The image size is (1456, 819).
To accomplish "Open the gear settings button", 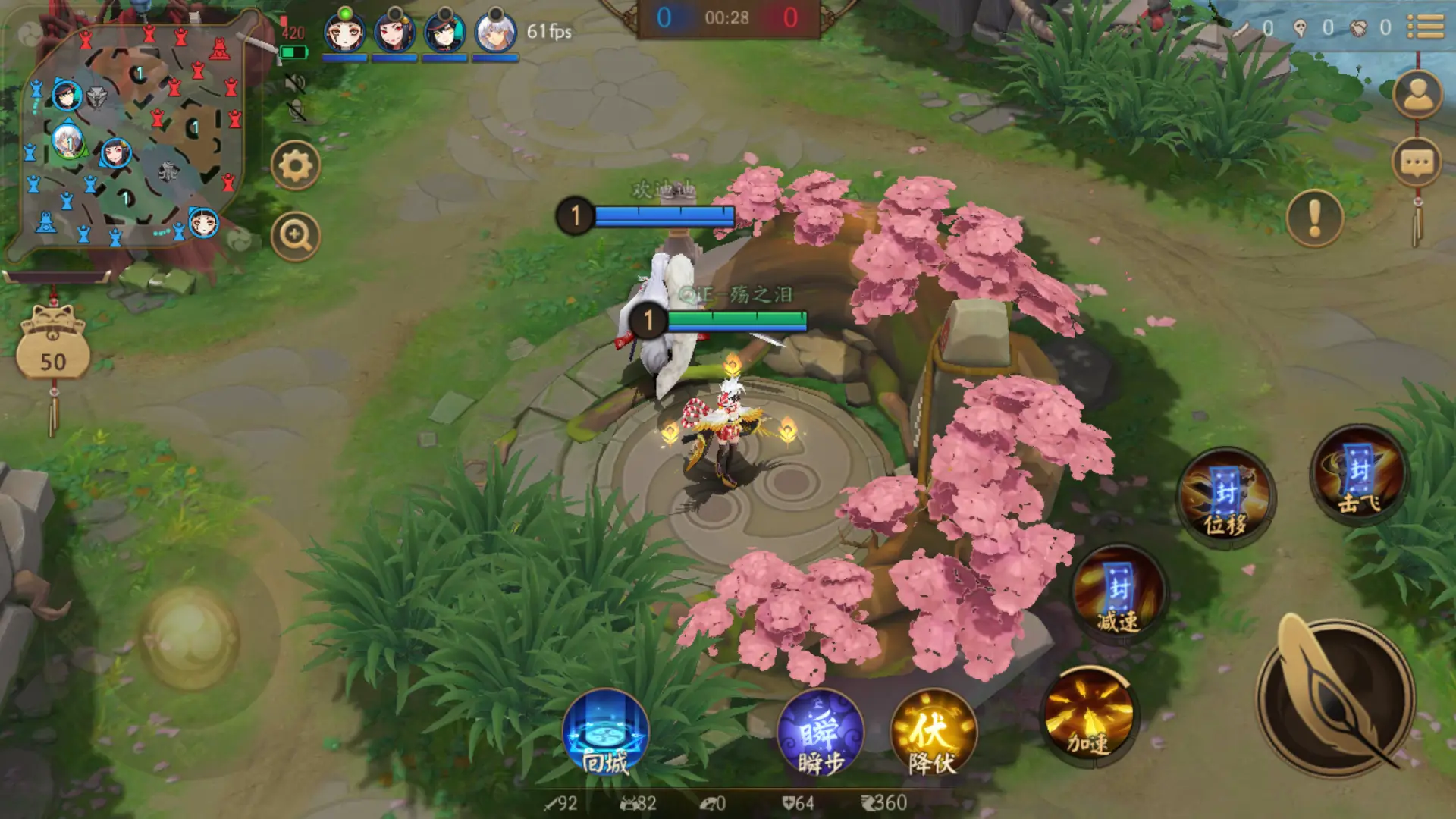I will click(x=295, y=165).
